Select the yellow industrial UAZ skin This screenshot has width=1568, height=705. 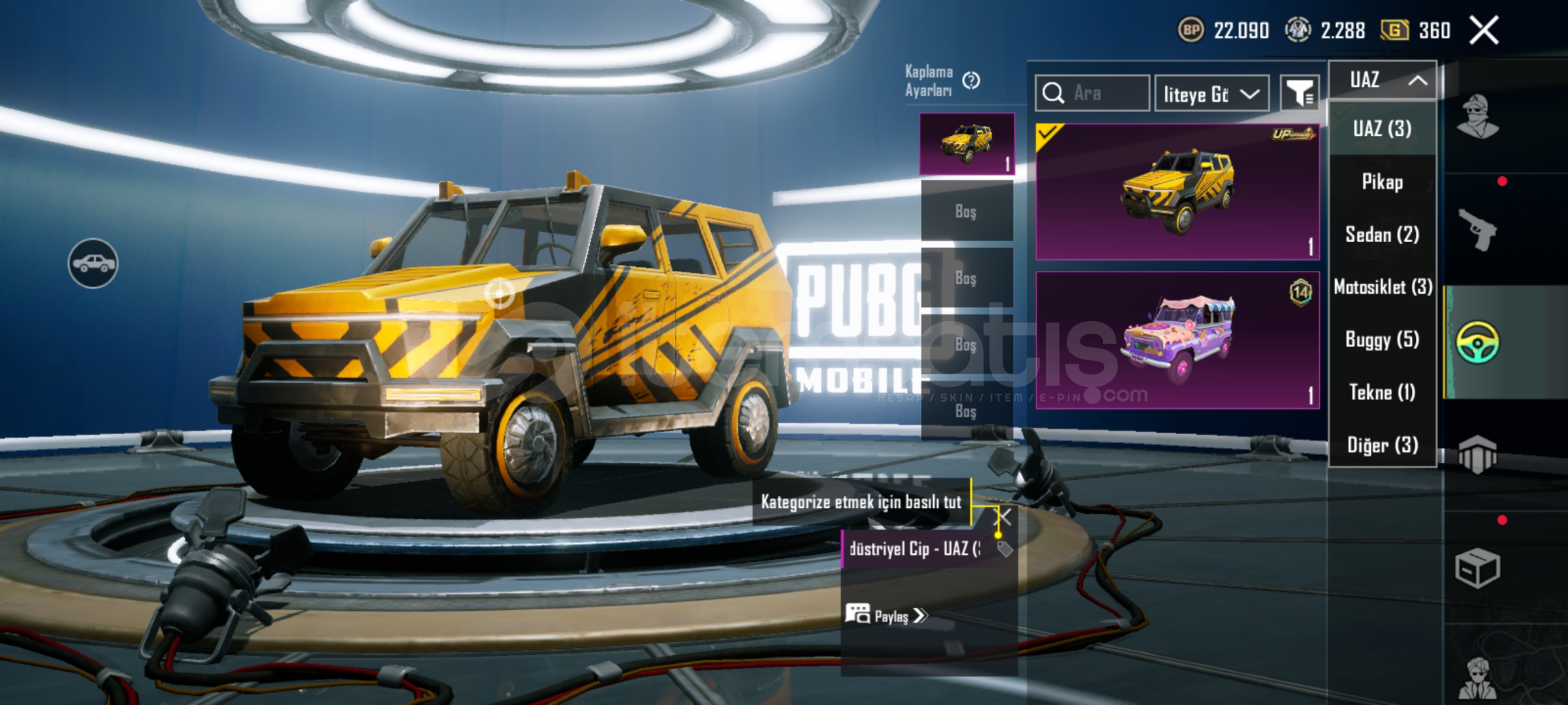tap(1177, 192)
